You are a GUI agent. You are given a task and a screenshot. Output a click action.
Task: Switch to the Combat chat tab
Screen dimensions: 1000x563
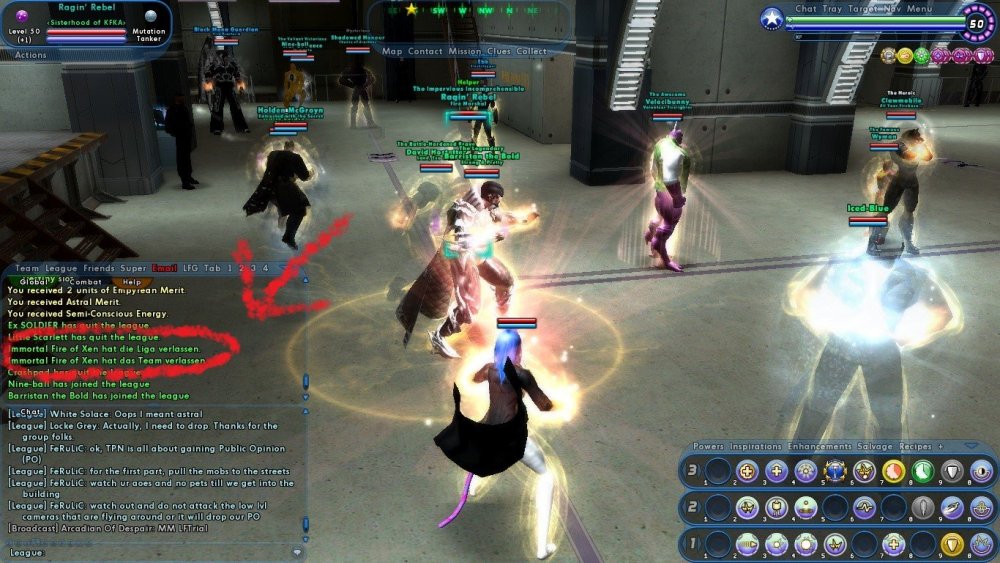[84, 282]
